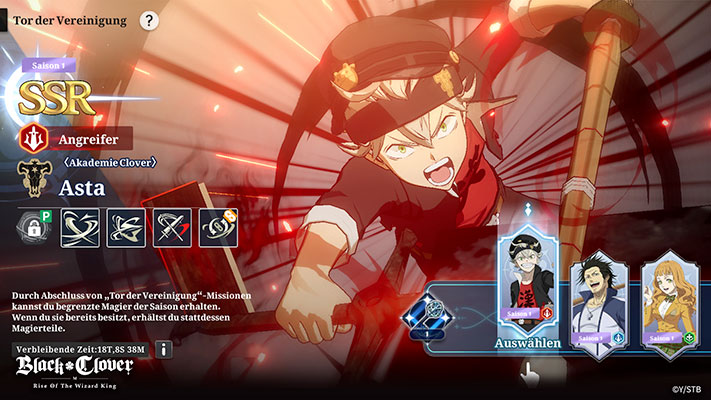This screenshot has height=400, width=711.
Task: Click the Auswählen label to confirm selection
Action: (526, 343)
